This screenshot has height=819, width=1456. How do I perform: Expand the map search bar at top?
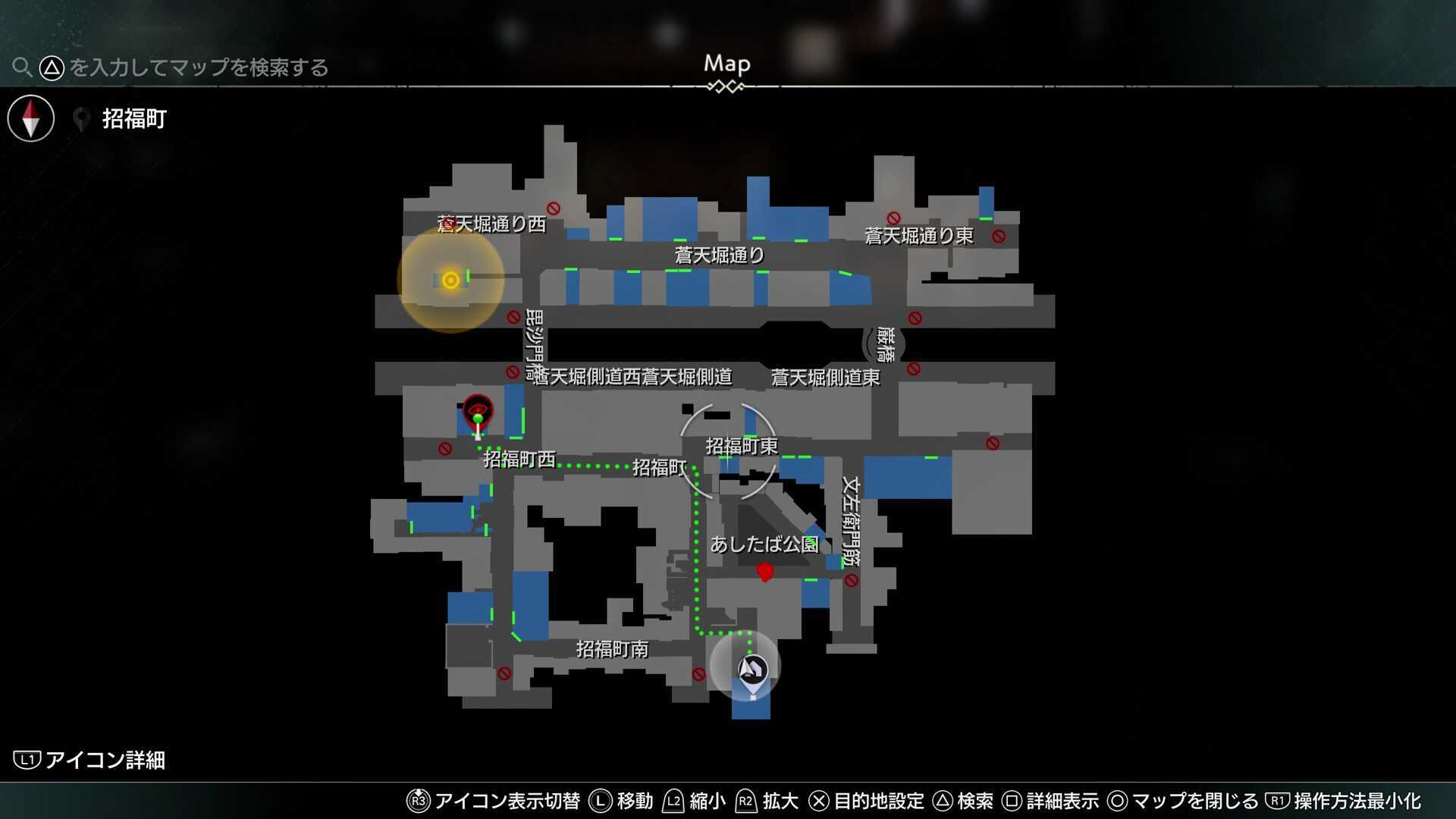[174, 67]
